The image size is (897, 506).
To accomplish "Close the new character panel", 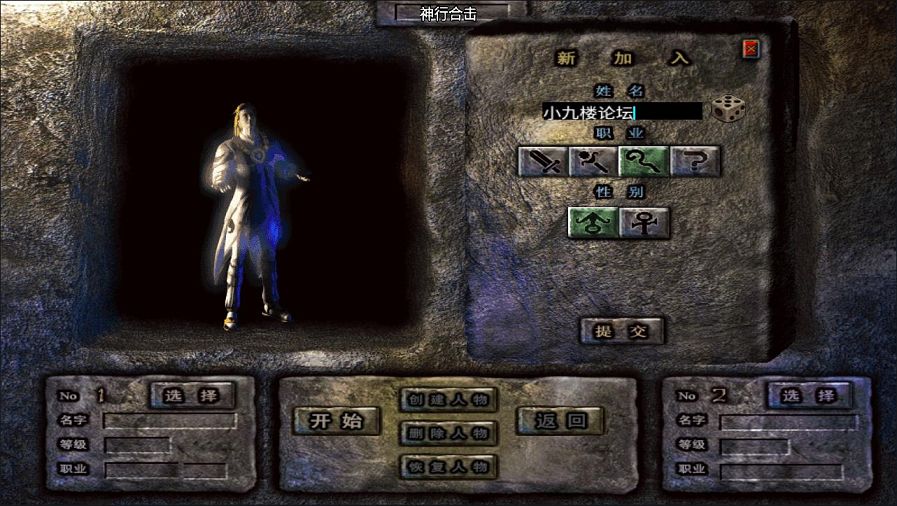I will point(751,48).
